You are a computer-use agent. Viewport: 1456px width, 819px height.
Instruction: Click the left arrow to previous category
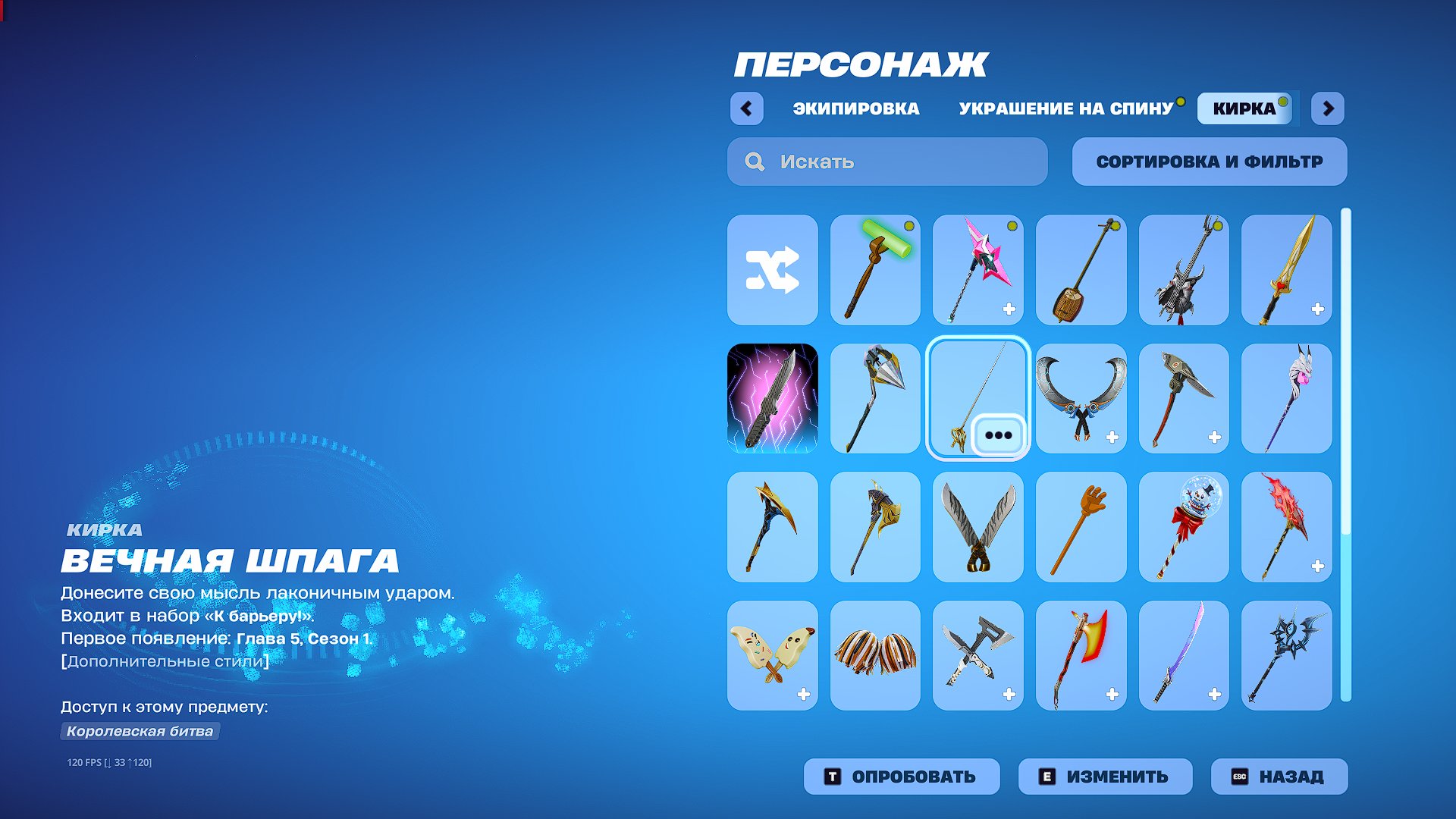coord(747,109)
